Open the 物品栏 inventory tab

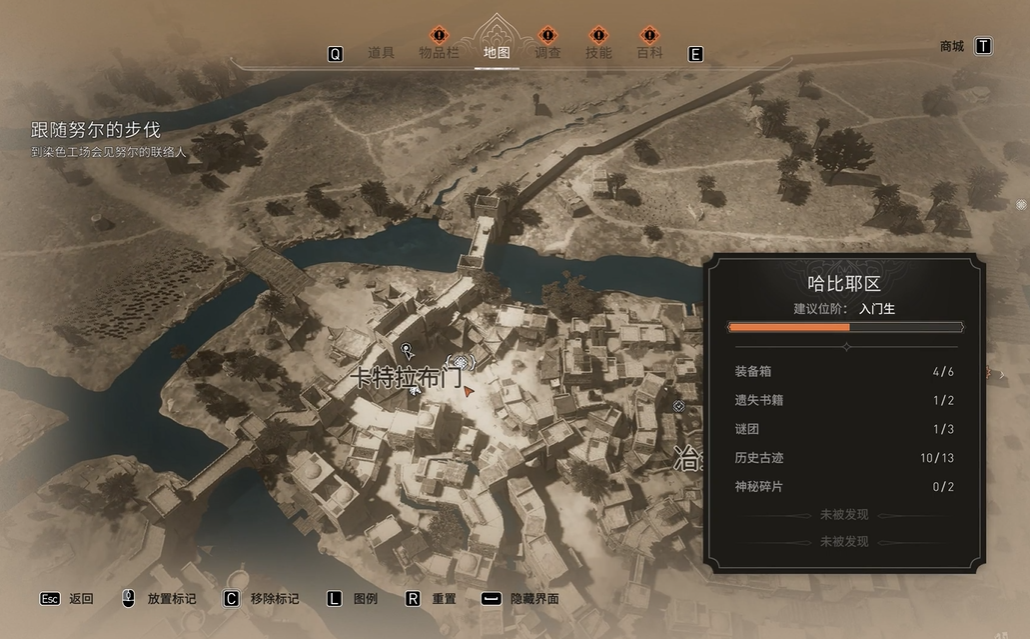[x=439, y=53]
